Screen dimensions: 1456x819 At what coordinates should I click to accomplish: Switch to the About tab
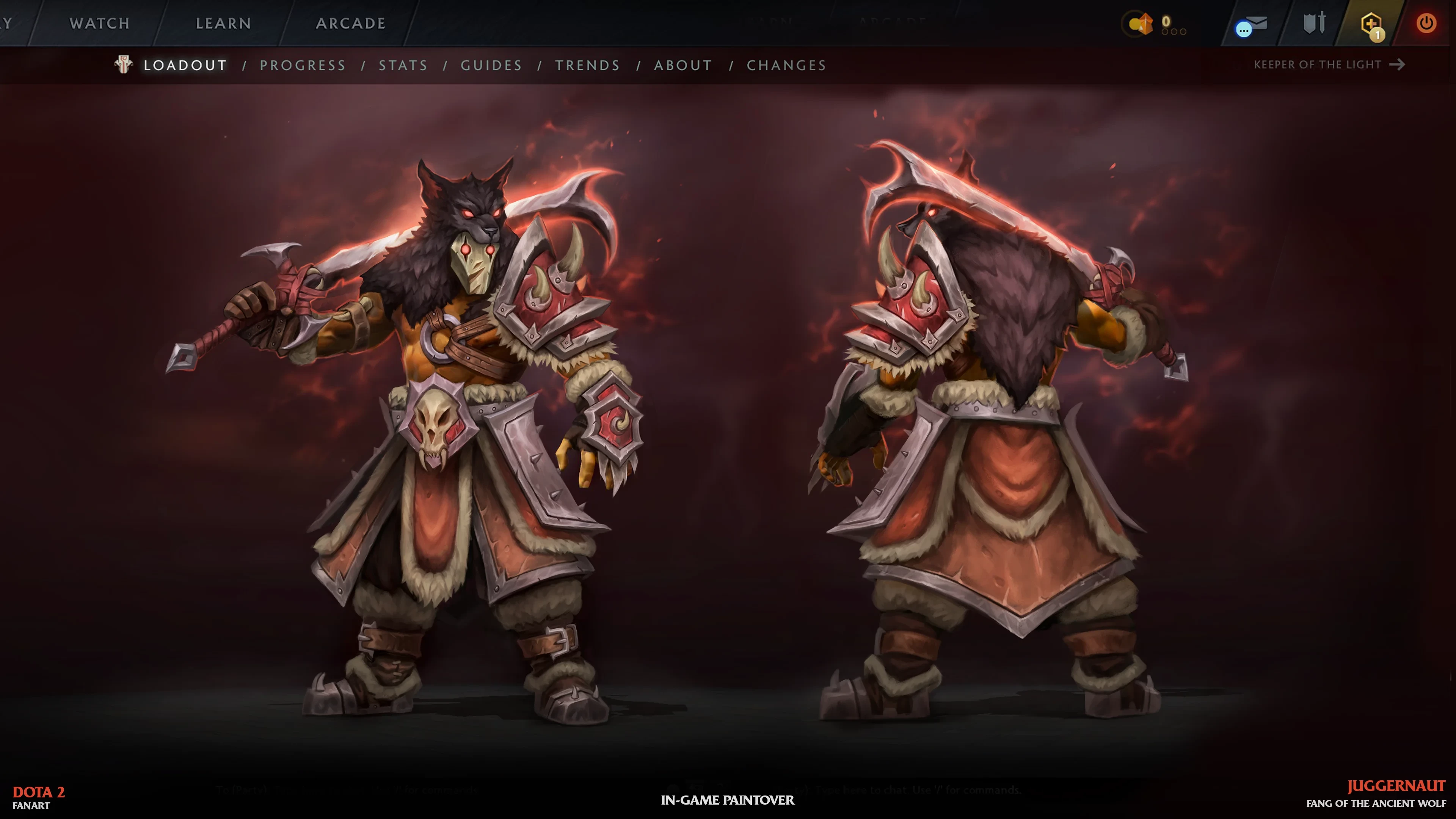coord(683,65)
